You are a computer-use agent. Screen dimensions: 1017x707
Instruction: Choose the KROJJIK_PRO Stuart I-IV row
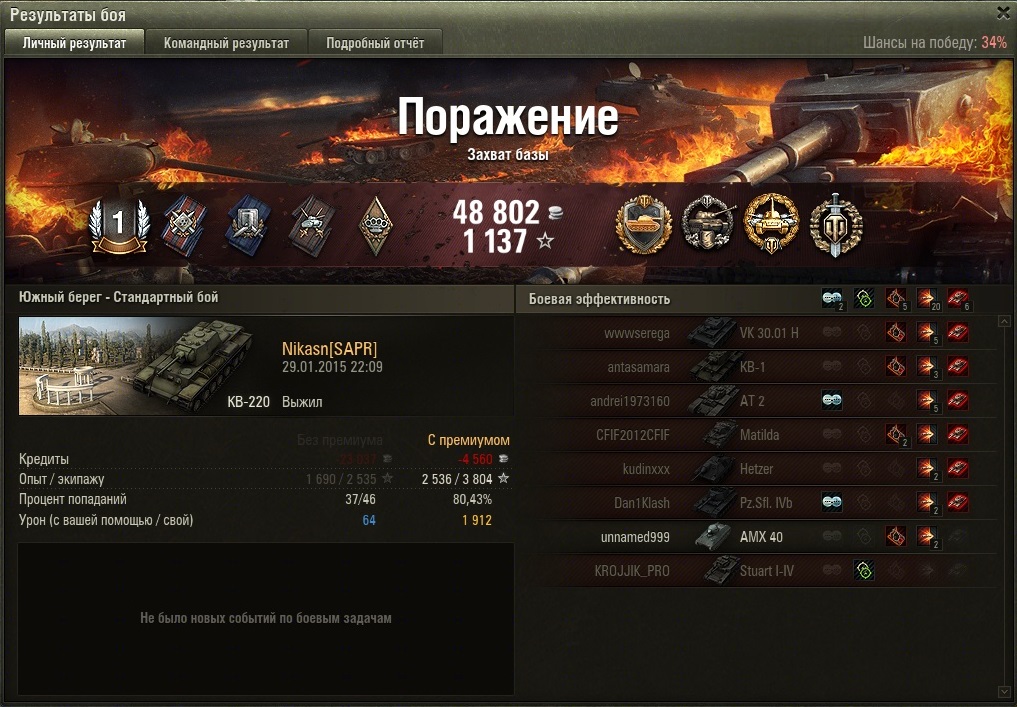(x=760, y=571)
